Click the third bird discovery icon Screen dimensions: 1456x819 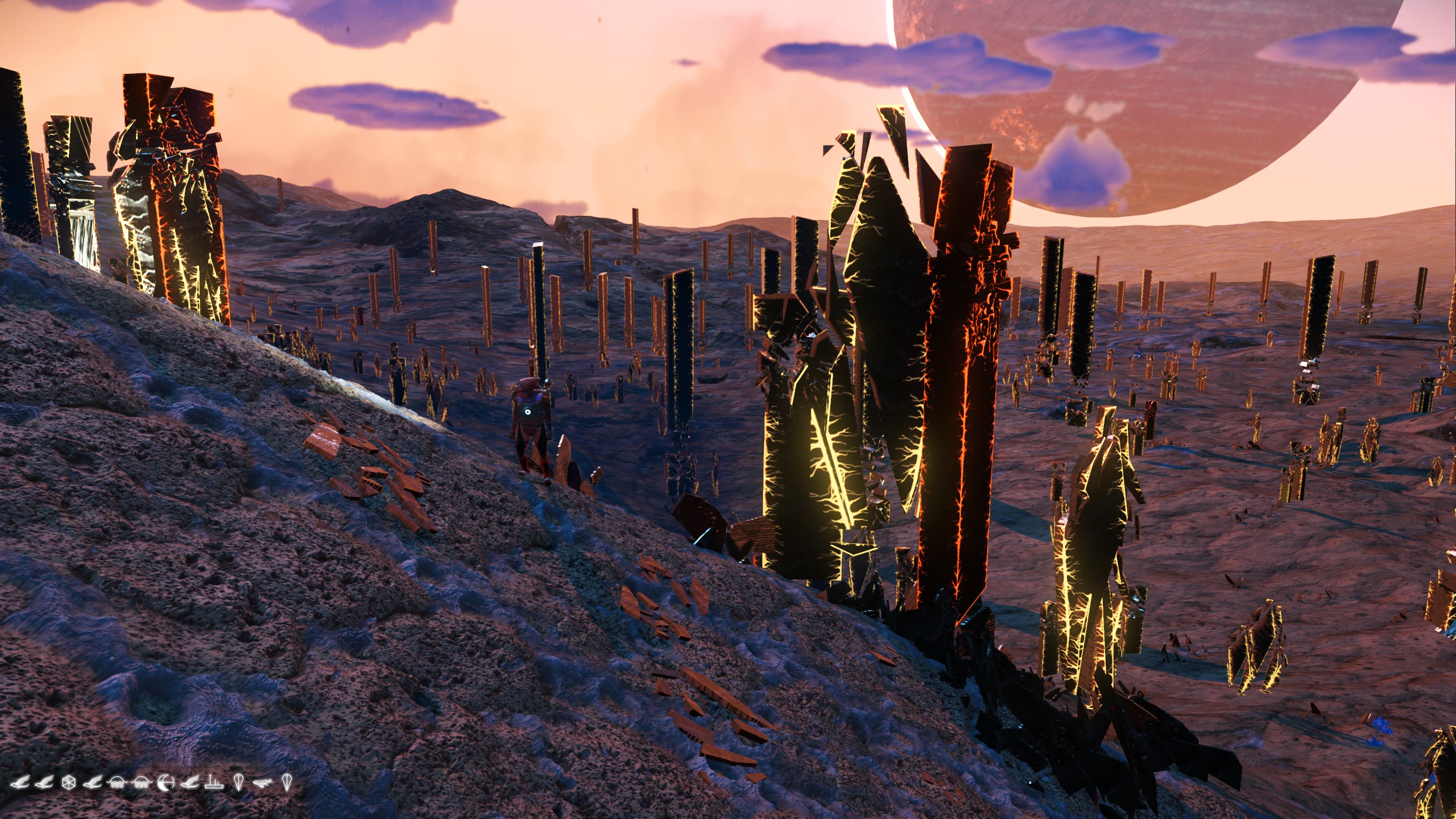point(93,781)
